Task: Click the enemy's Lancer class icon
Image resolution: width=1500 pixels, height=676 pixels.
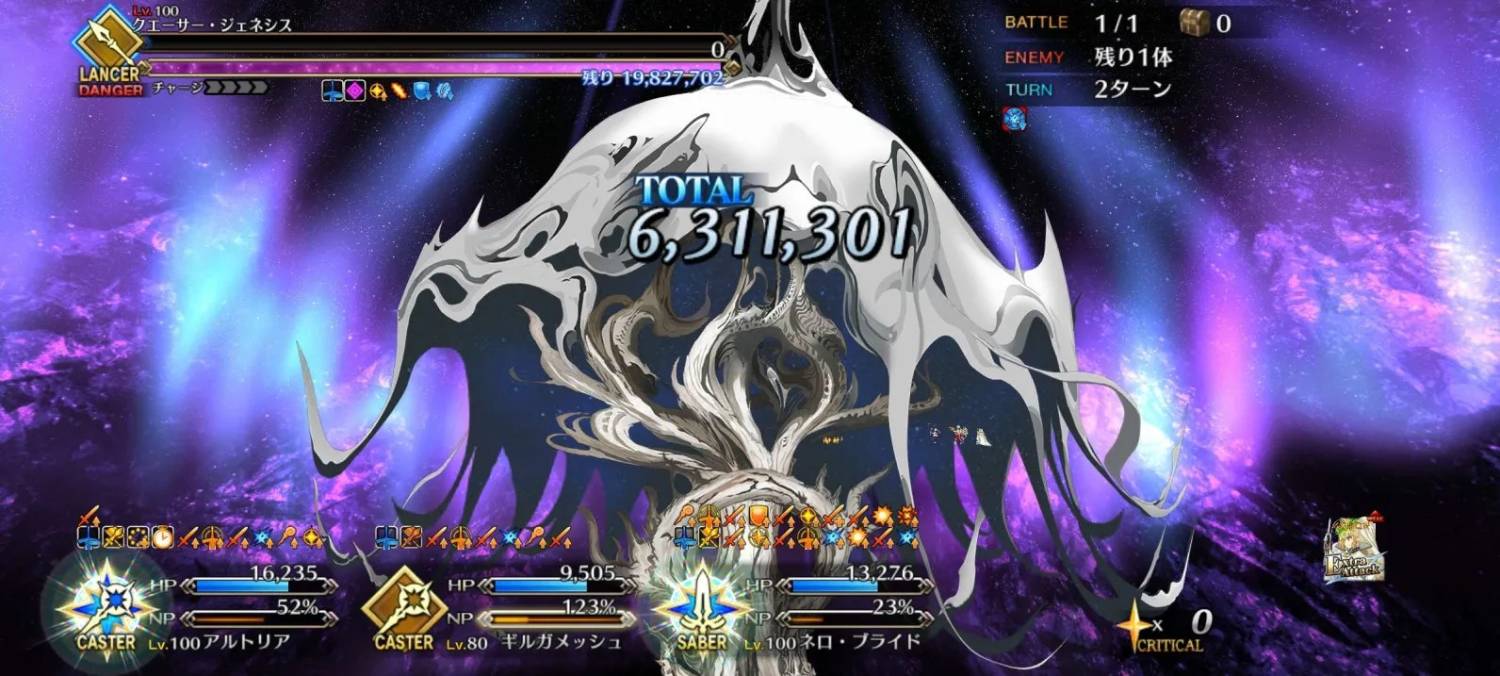Action: click(108, 45)
